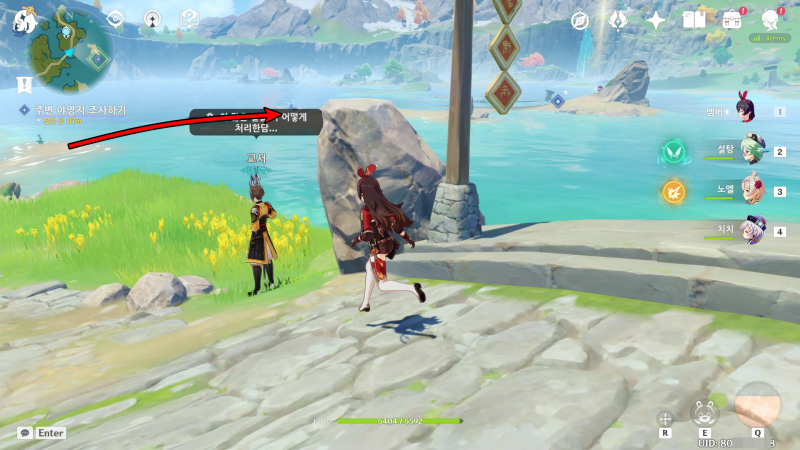Activate the elemental burst skill button
Screen dimensions: 800x450
tap(757, 405)
